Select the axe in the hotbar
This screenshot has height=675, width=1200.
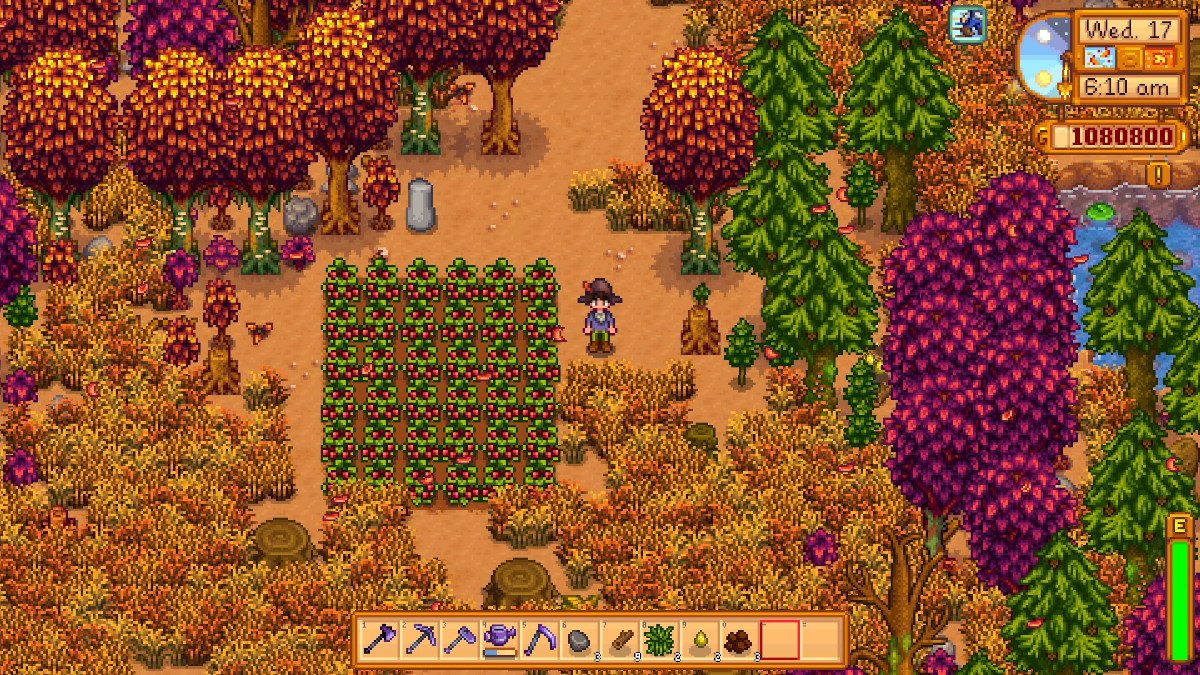(x=380, y=639)
